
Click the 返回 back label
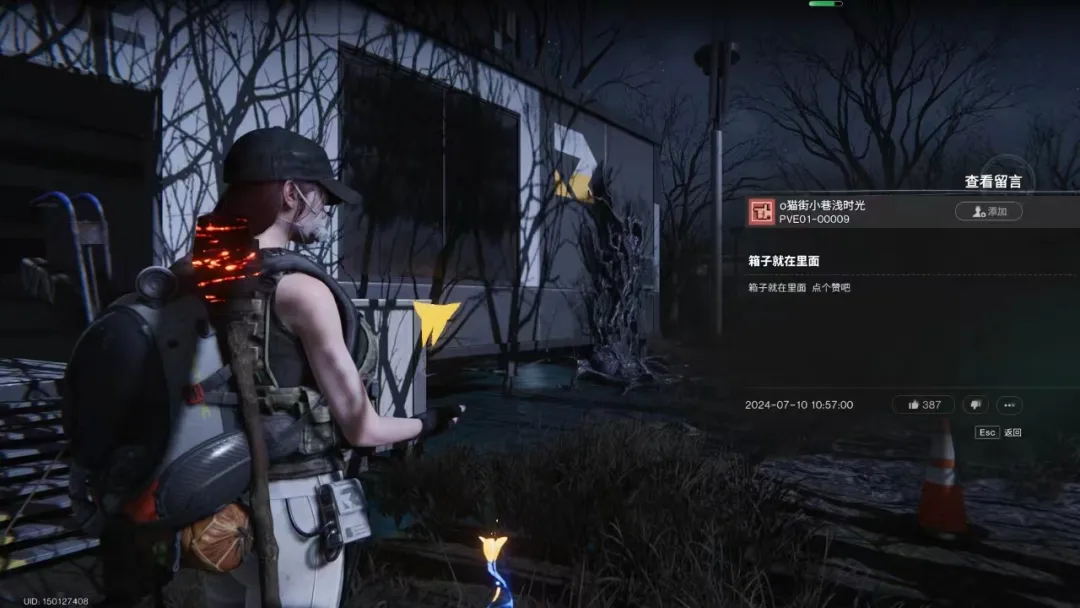pos(1012,433)
